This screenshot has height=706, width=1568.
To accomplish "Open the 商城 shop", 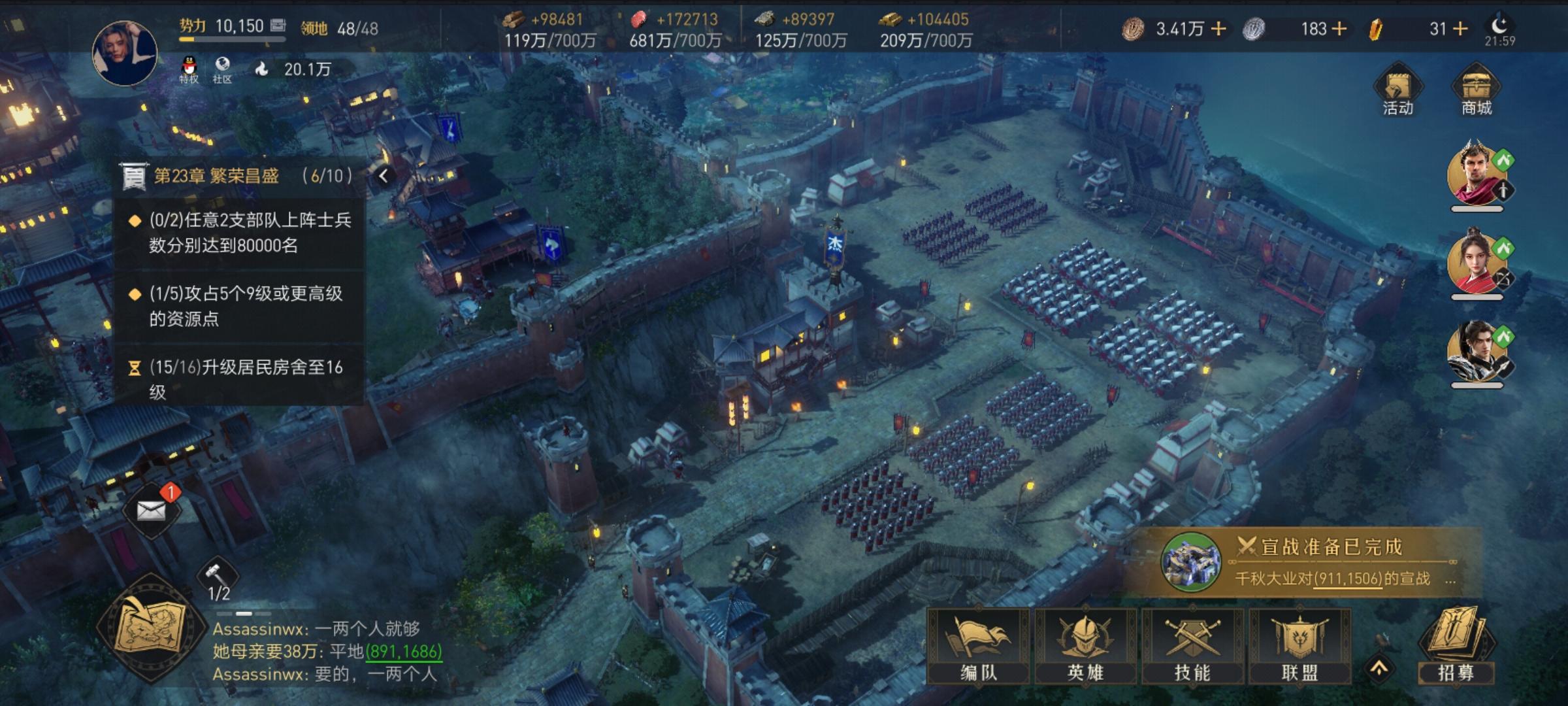I will point(1476,92).
